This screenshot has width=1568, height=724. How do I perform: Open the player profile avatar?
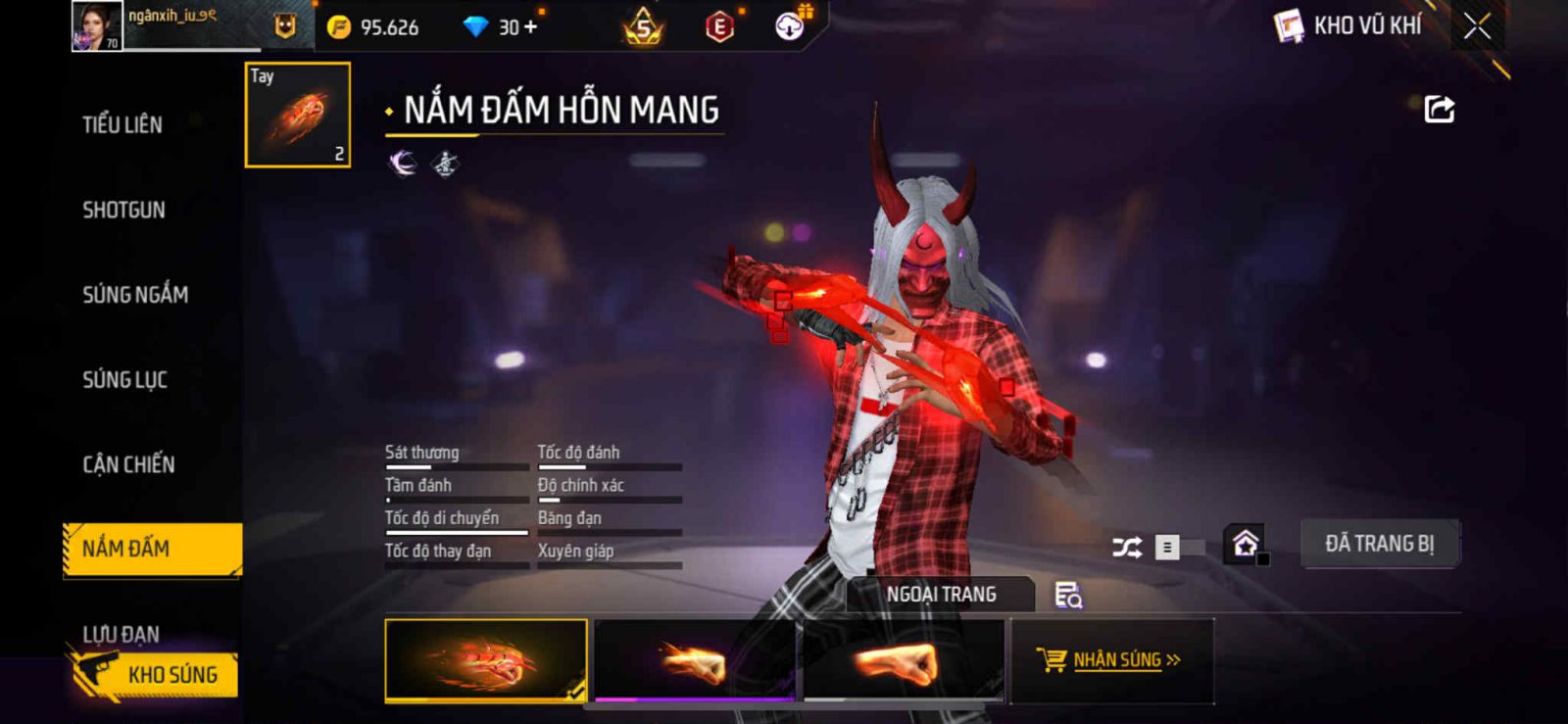coord(96,25)
